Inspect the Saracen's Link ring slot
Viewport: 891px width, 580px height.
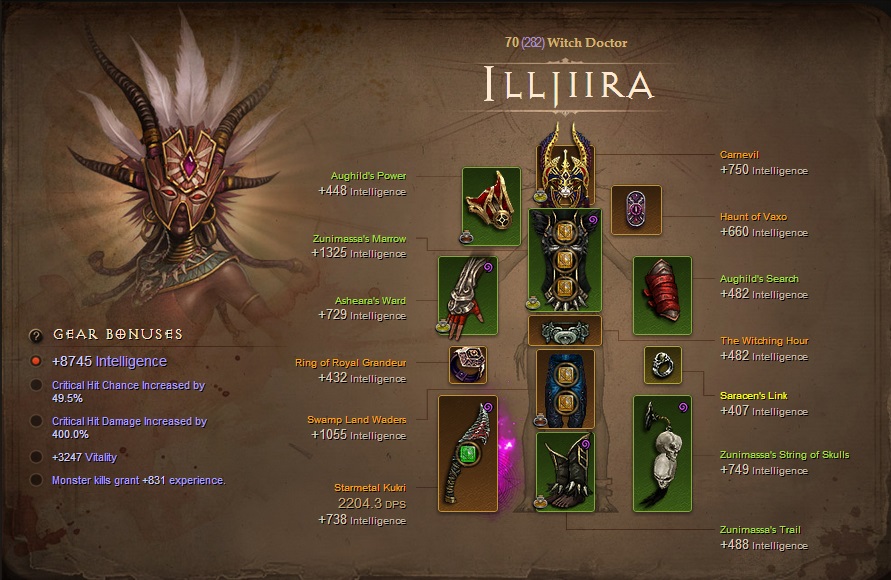(662, 365)
